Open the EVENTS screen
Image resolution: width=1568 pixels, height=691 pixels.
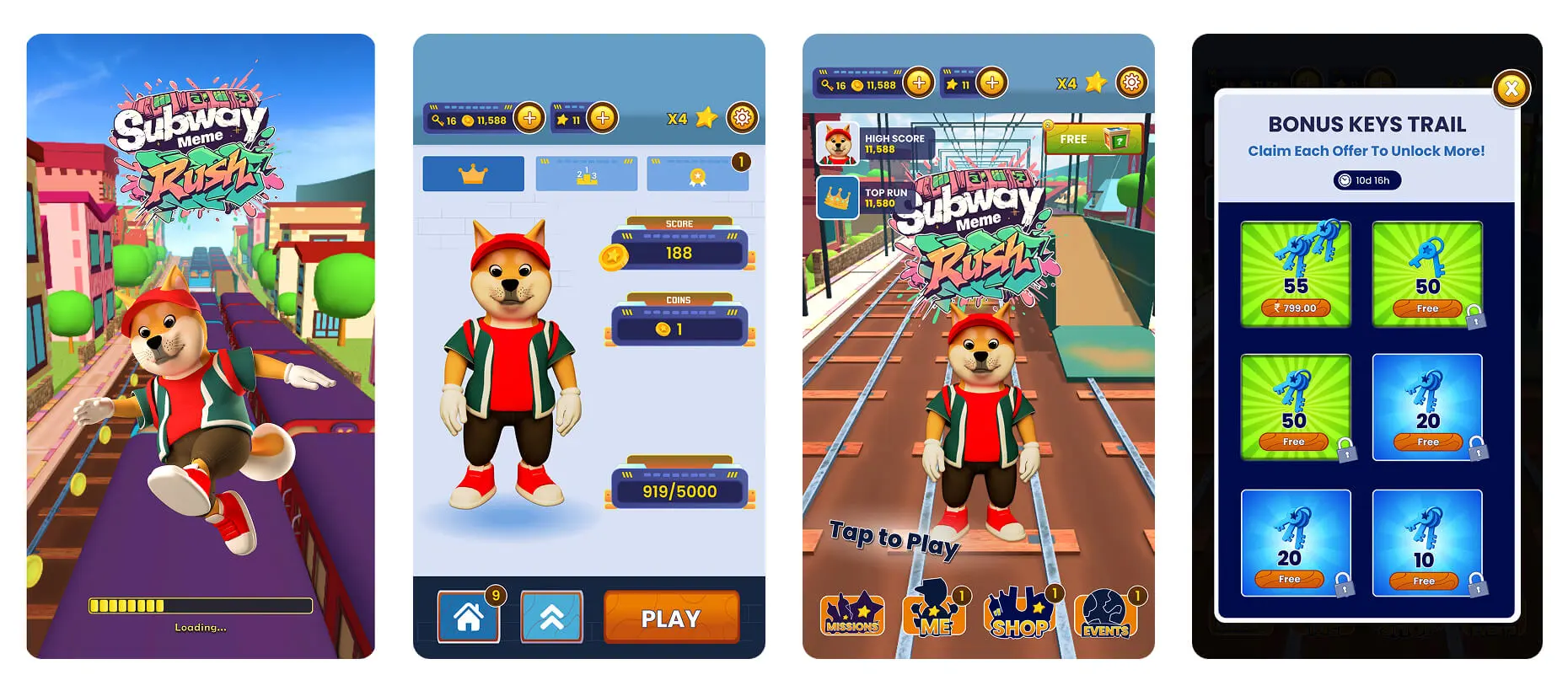(1105, 615)
